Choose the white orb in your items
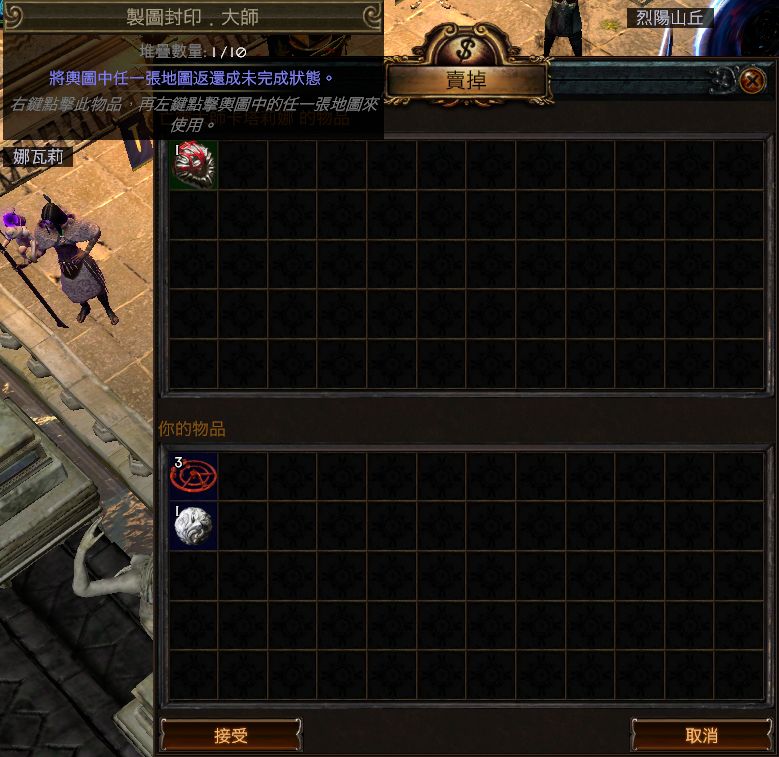779x757 pixels. point(194,526)
